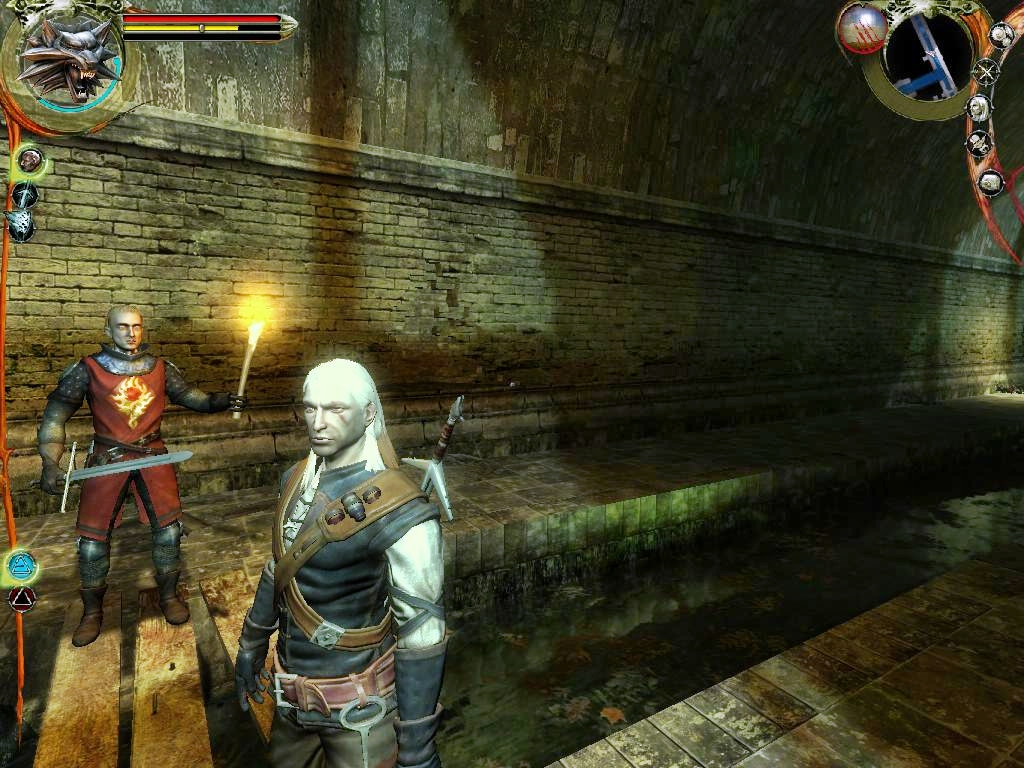Click the wolf medallion emblem

pyautogui.click(x=66, y=58)
